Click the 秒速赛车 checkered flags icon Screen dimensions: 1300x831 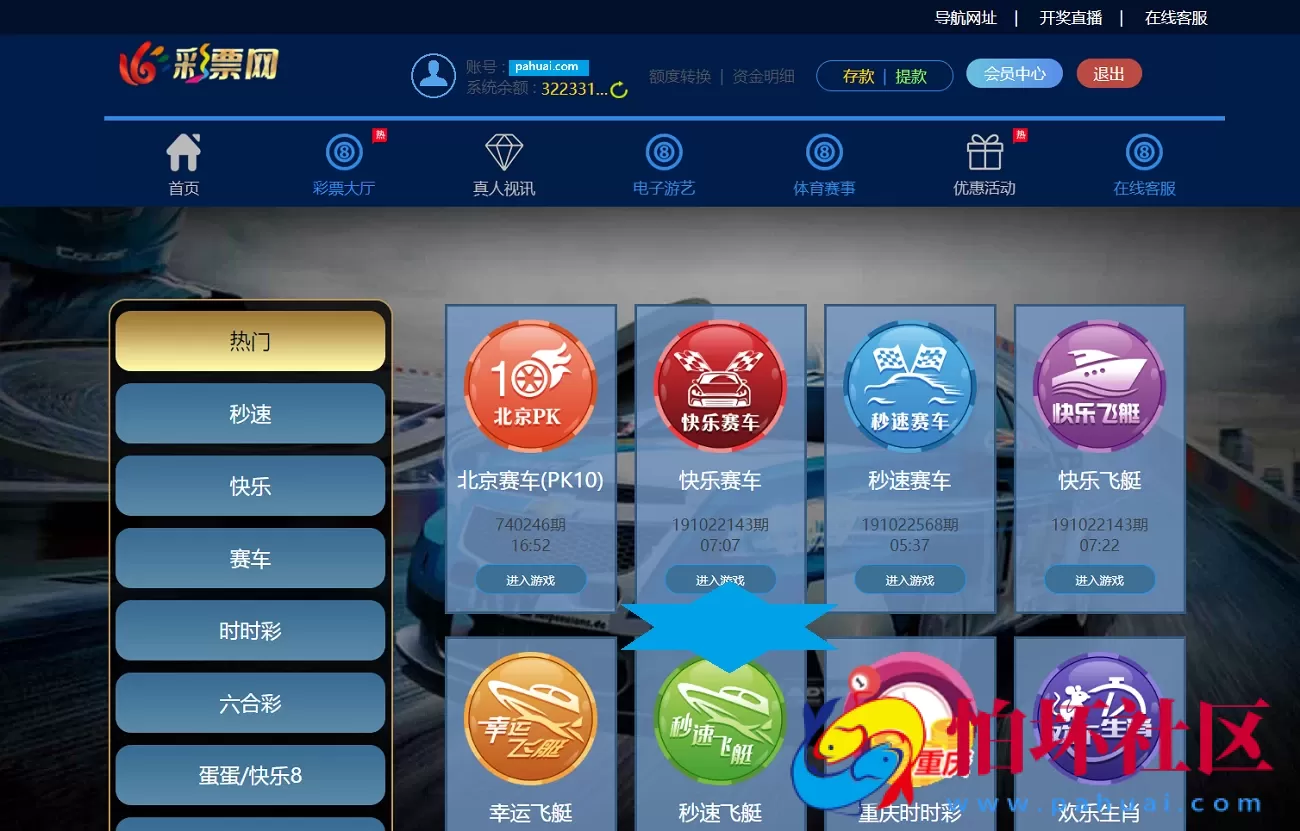click(x=909, y=383)
